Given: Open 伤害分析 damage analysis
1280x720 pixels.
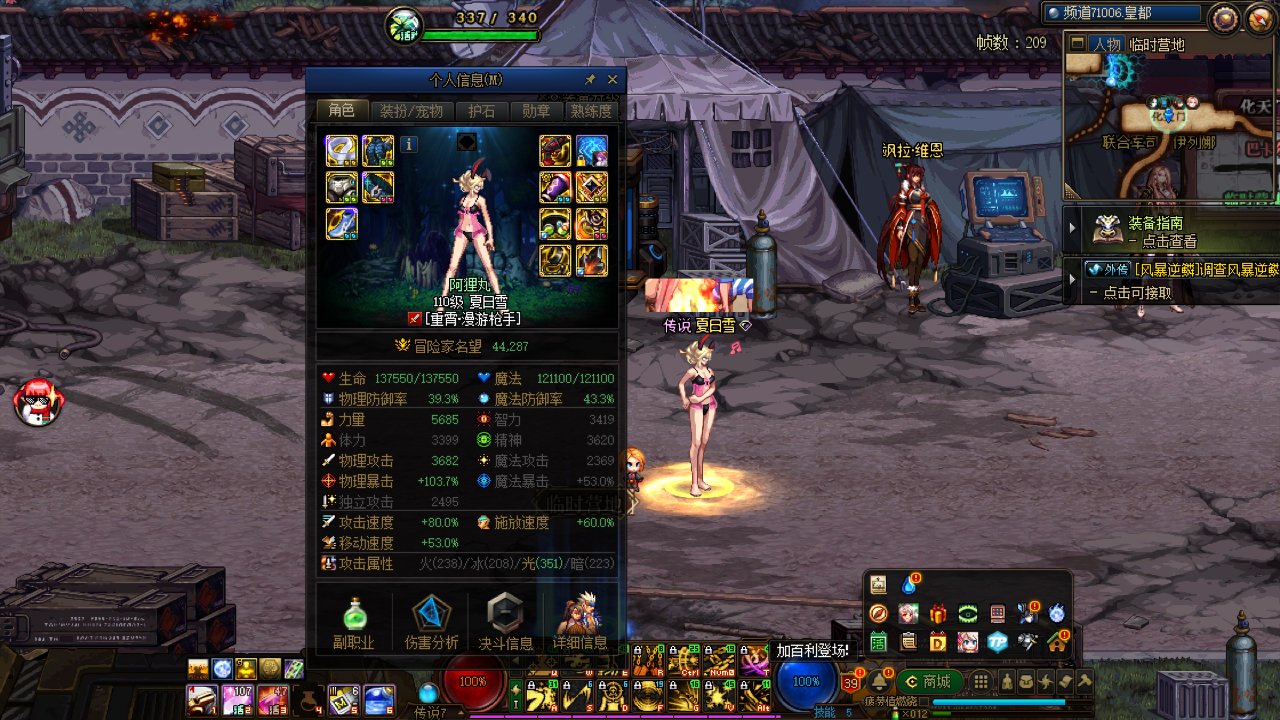Looking at the screenshot, I should pyautogui.click(x=432, y=622).
